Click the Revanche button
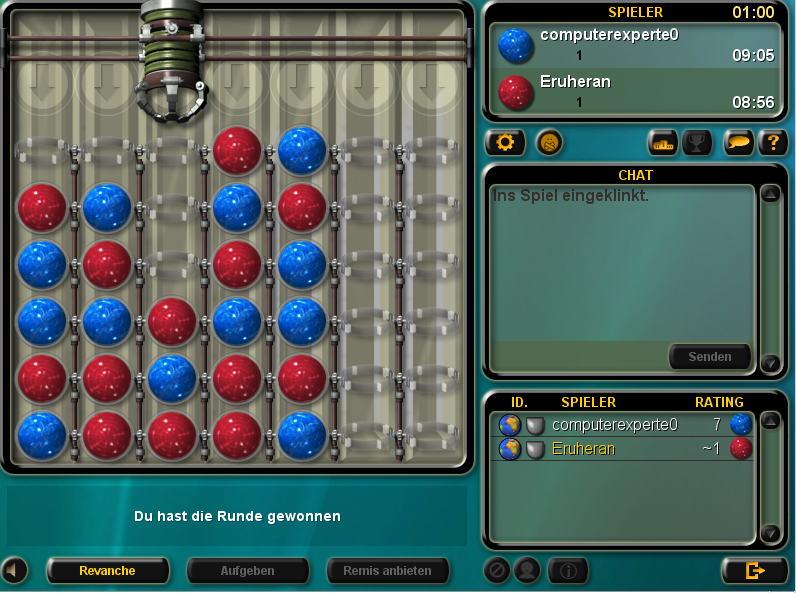 [107, 570]
